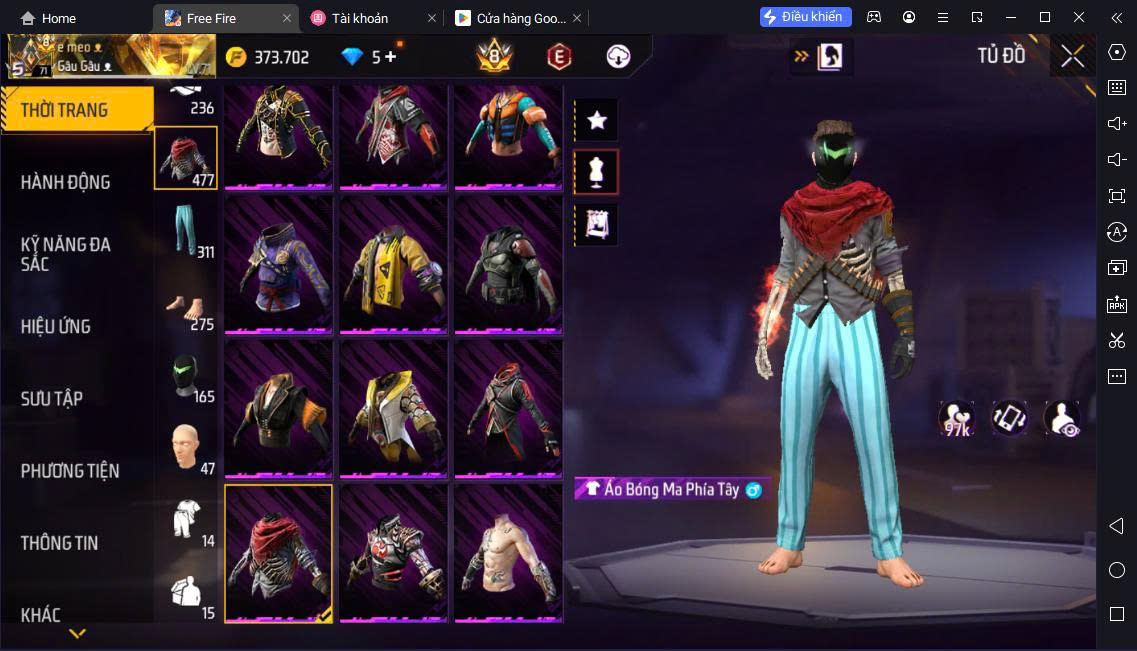1137x651 pixels.
Task: Open the HIỆU ỨNG category
Action: [x=56, y=326]
